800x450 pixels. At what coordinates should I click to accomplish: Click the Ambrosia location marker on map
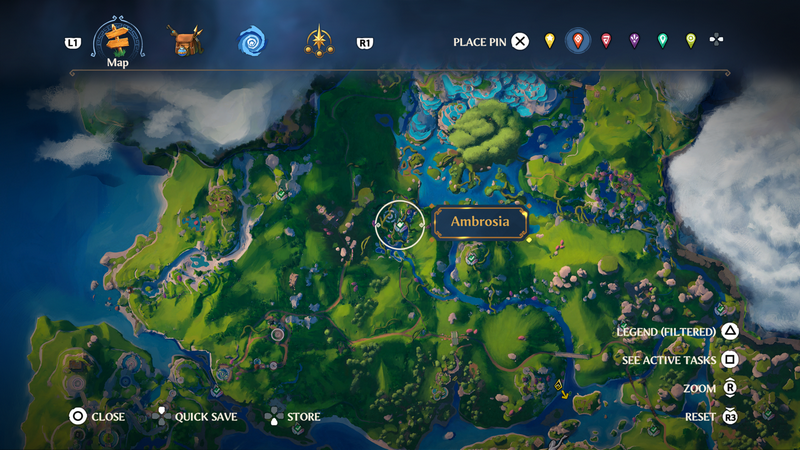point(399,224)
